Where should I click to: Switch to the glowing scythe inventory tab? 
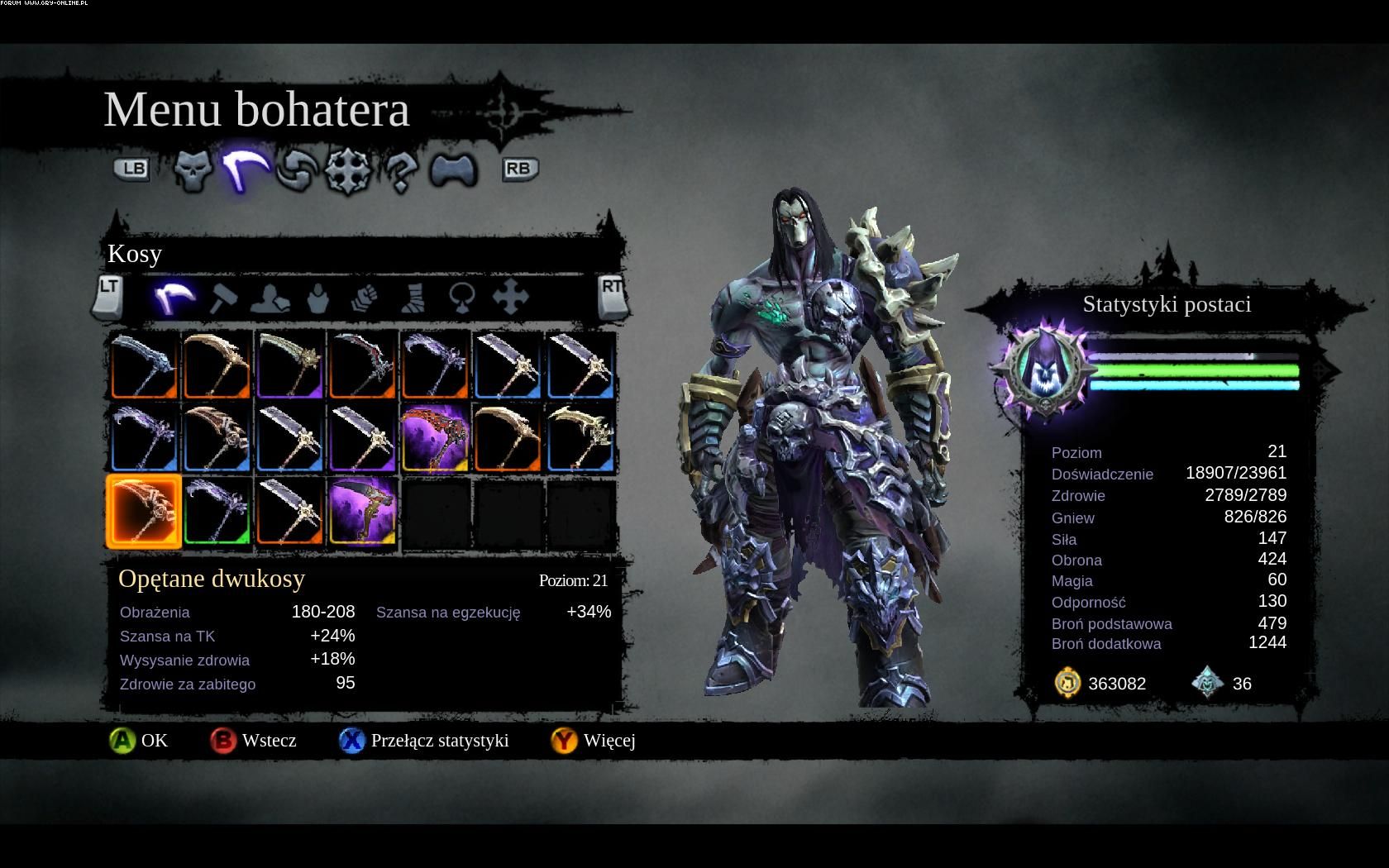tap(245, 168)
